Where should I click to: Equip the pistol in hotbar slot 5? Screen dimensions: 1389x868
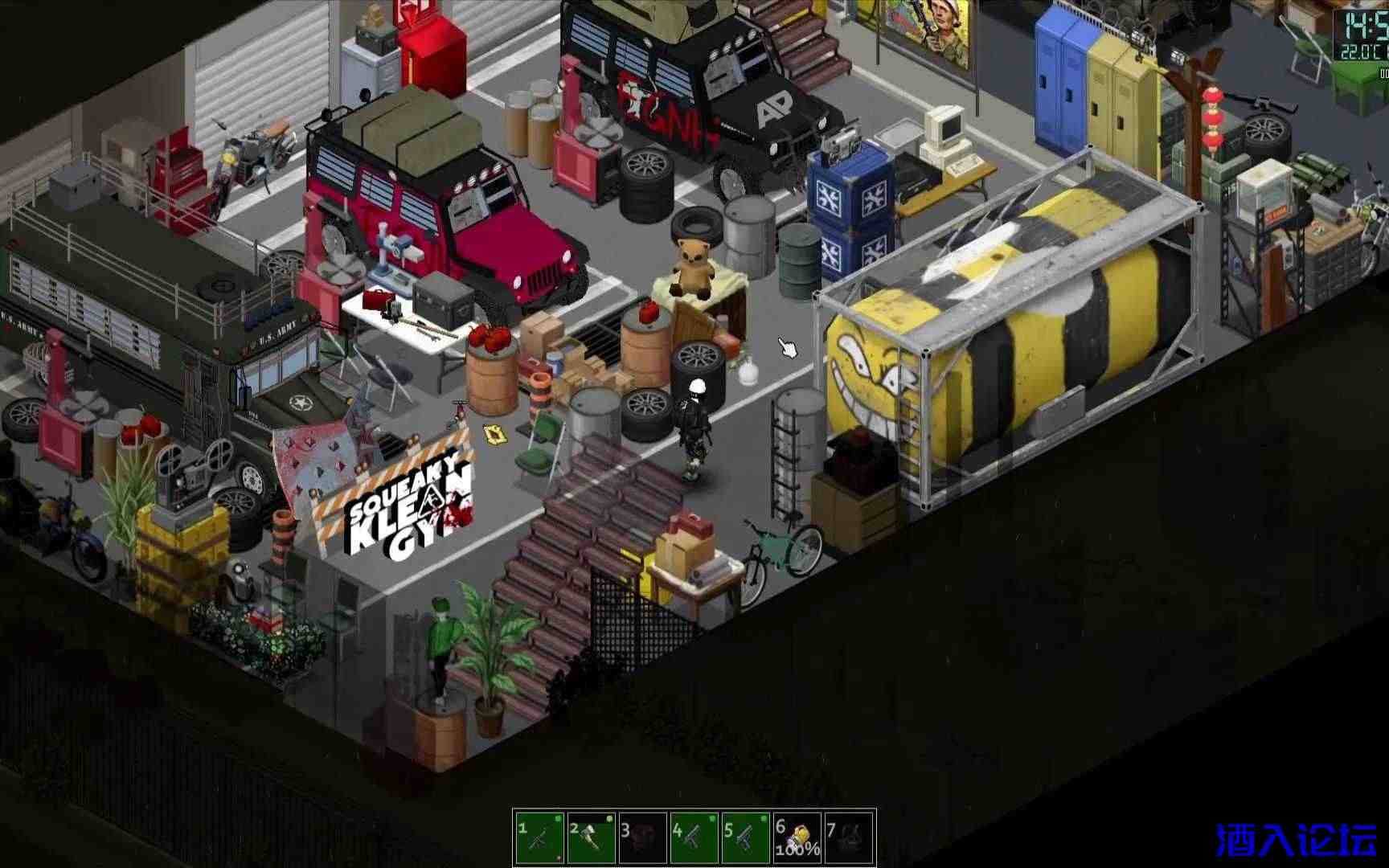tap(745, 837)
